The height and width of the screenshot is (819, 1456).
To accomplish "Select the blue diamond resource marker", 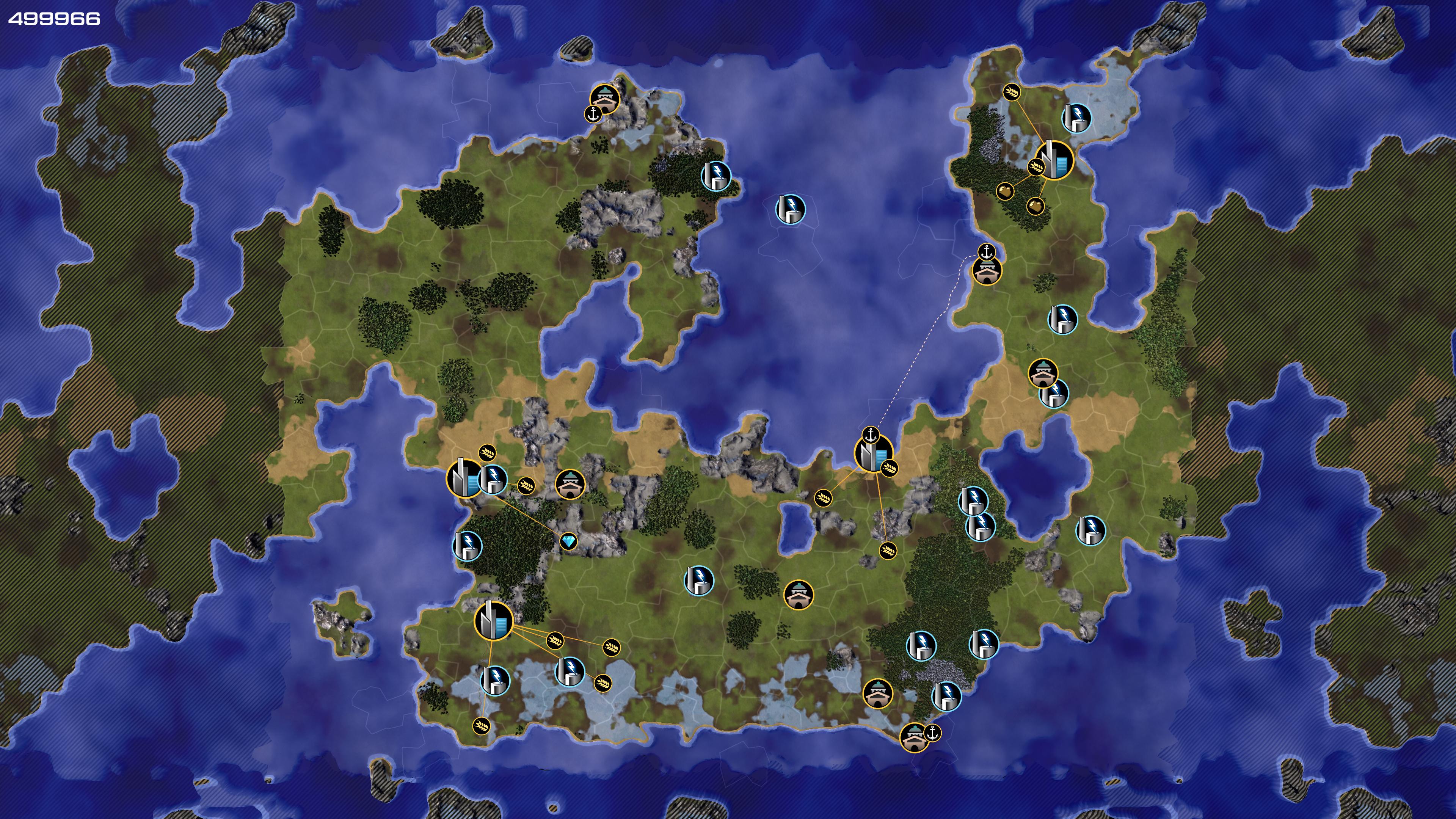I will (569, 541).
